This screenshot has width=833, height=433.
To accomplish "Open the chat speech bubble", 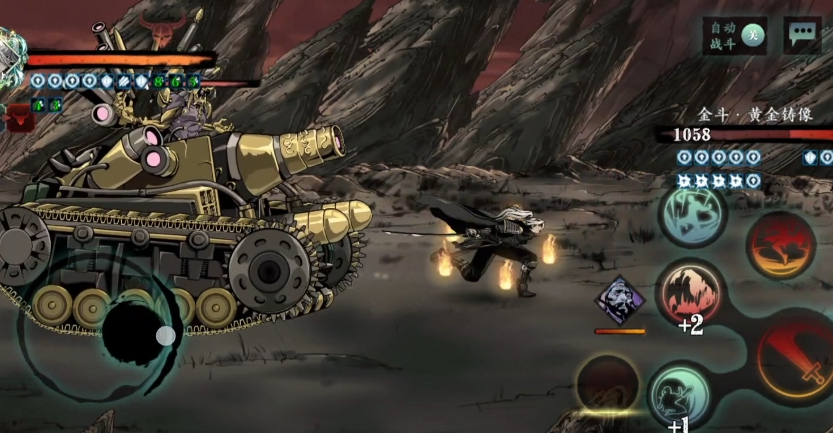I will (x=802, y=35).
